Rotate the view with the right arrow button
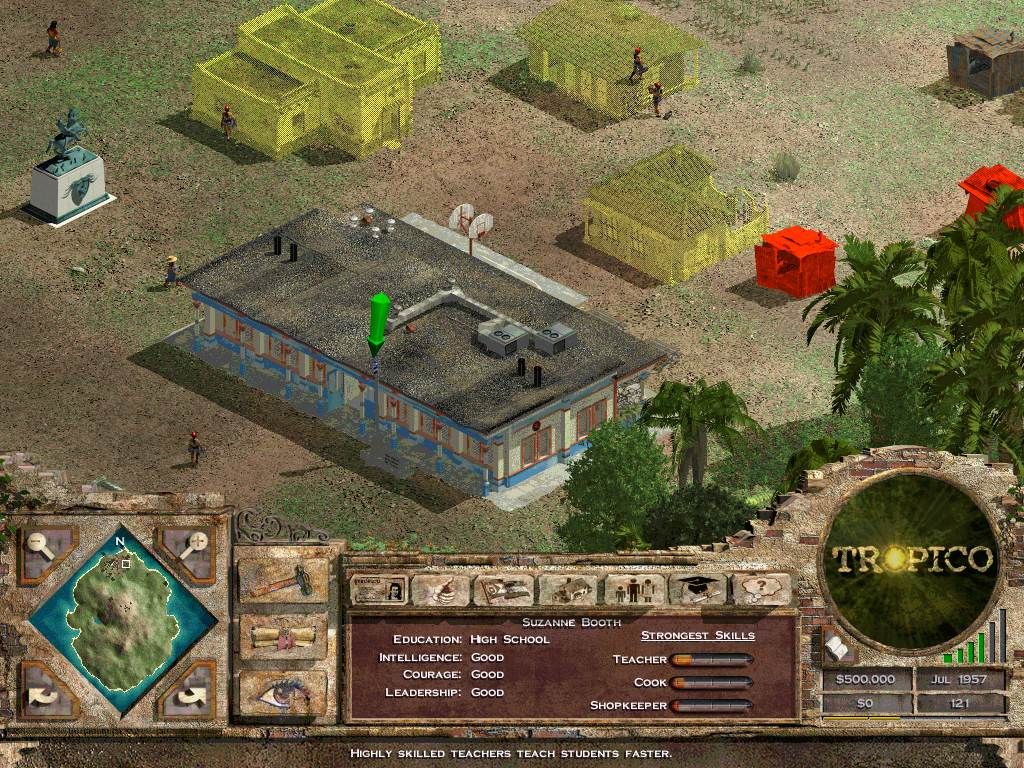Screen dimensions: 1024x768 coord(187,687)
